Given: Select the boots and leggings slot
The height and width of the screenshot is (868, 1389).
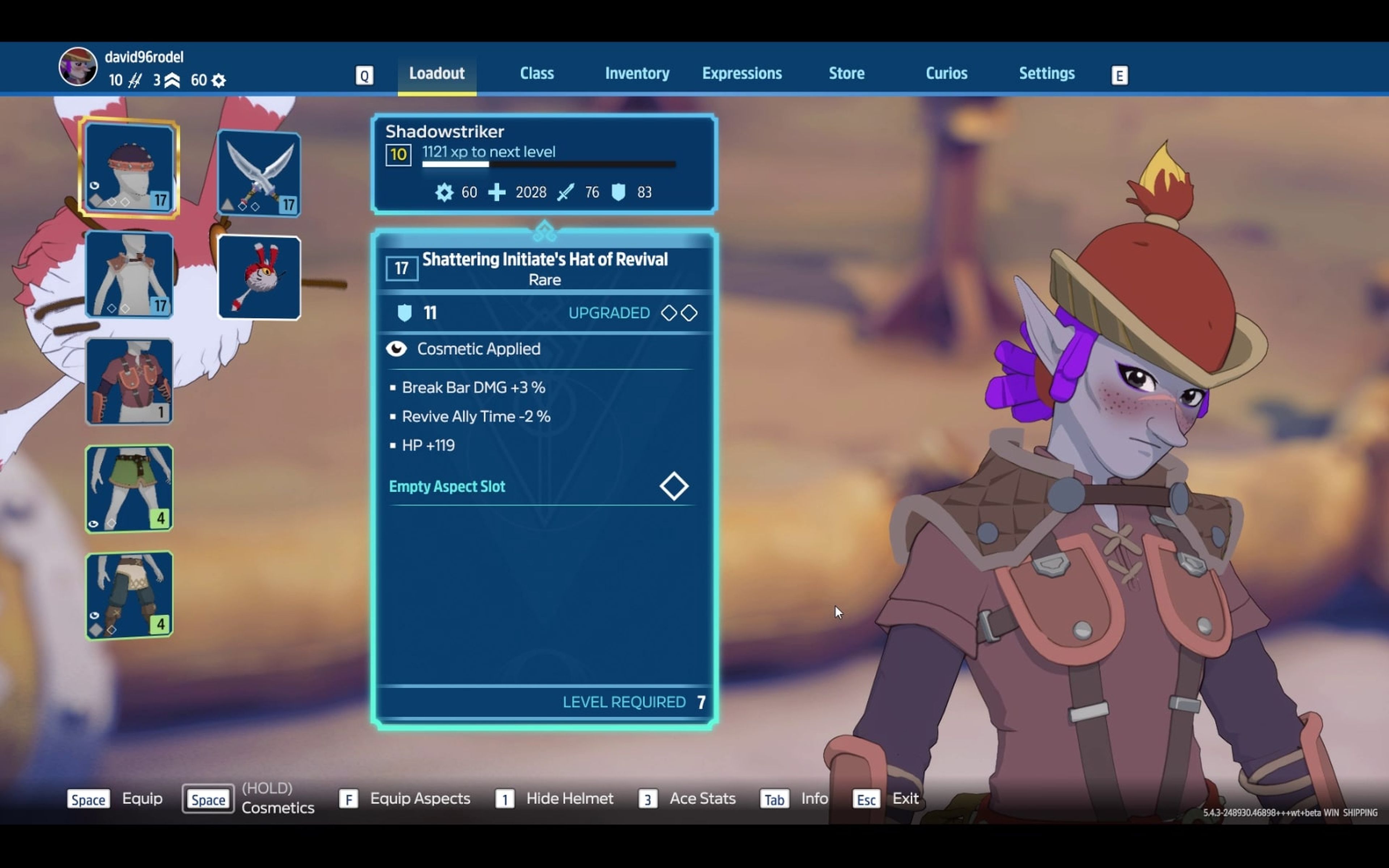Looking at the screenshot, I should (x=129, y=595).
